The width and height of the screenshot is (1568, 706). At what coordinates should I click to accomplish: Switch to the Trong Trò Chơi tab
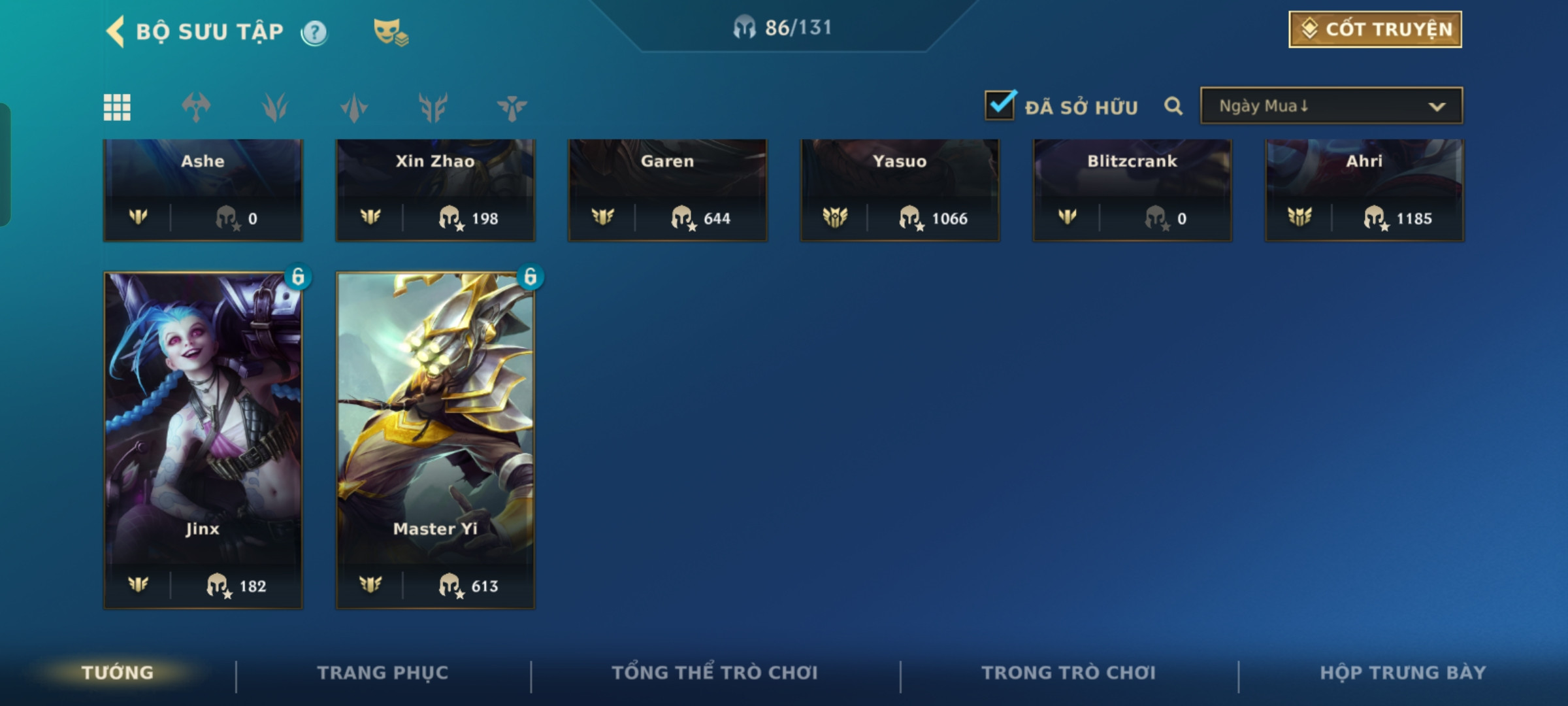[x=1069, y=673]
